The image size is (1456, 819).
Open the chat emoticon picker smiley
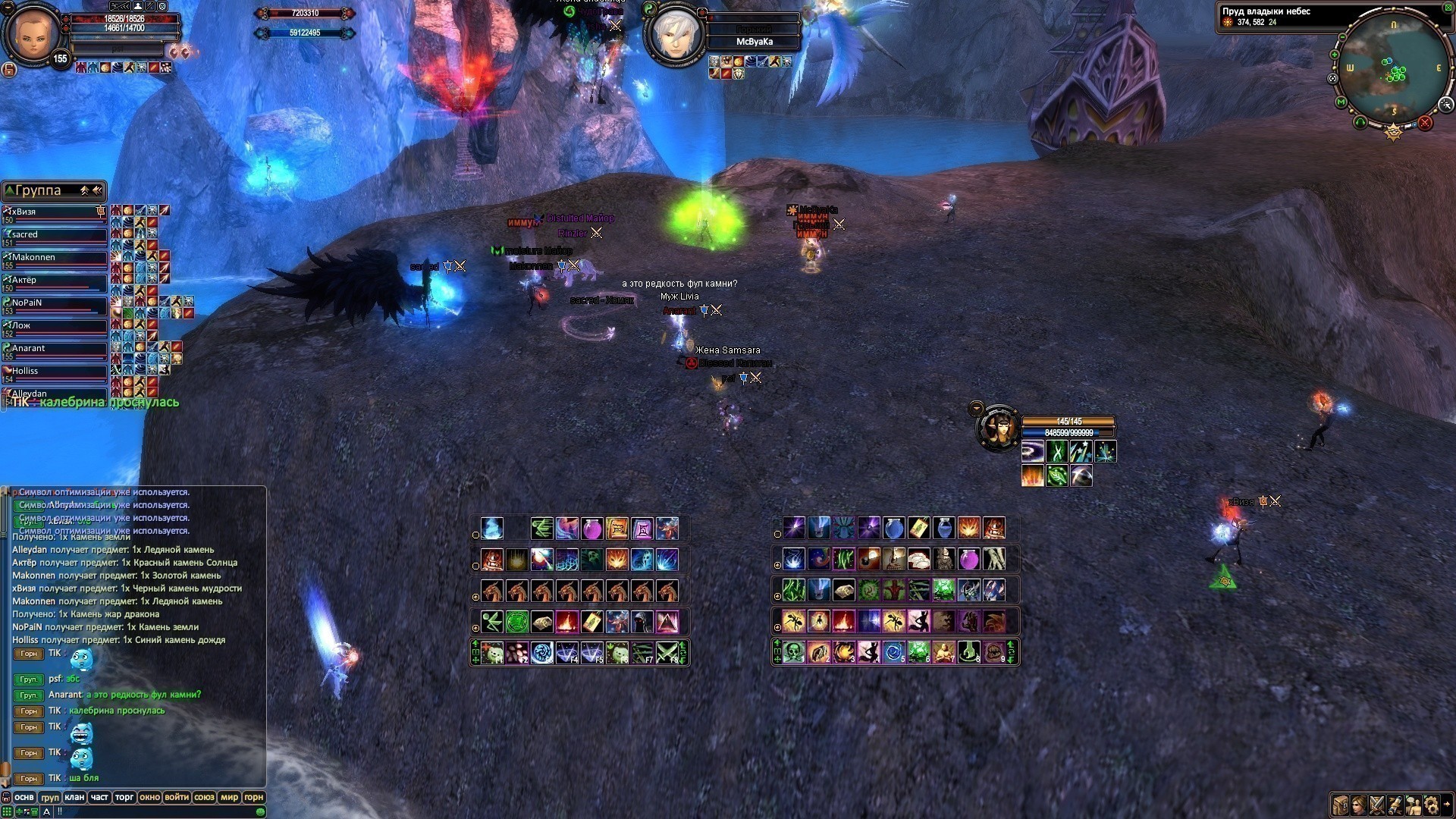260,811
